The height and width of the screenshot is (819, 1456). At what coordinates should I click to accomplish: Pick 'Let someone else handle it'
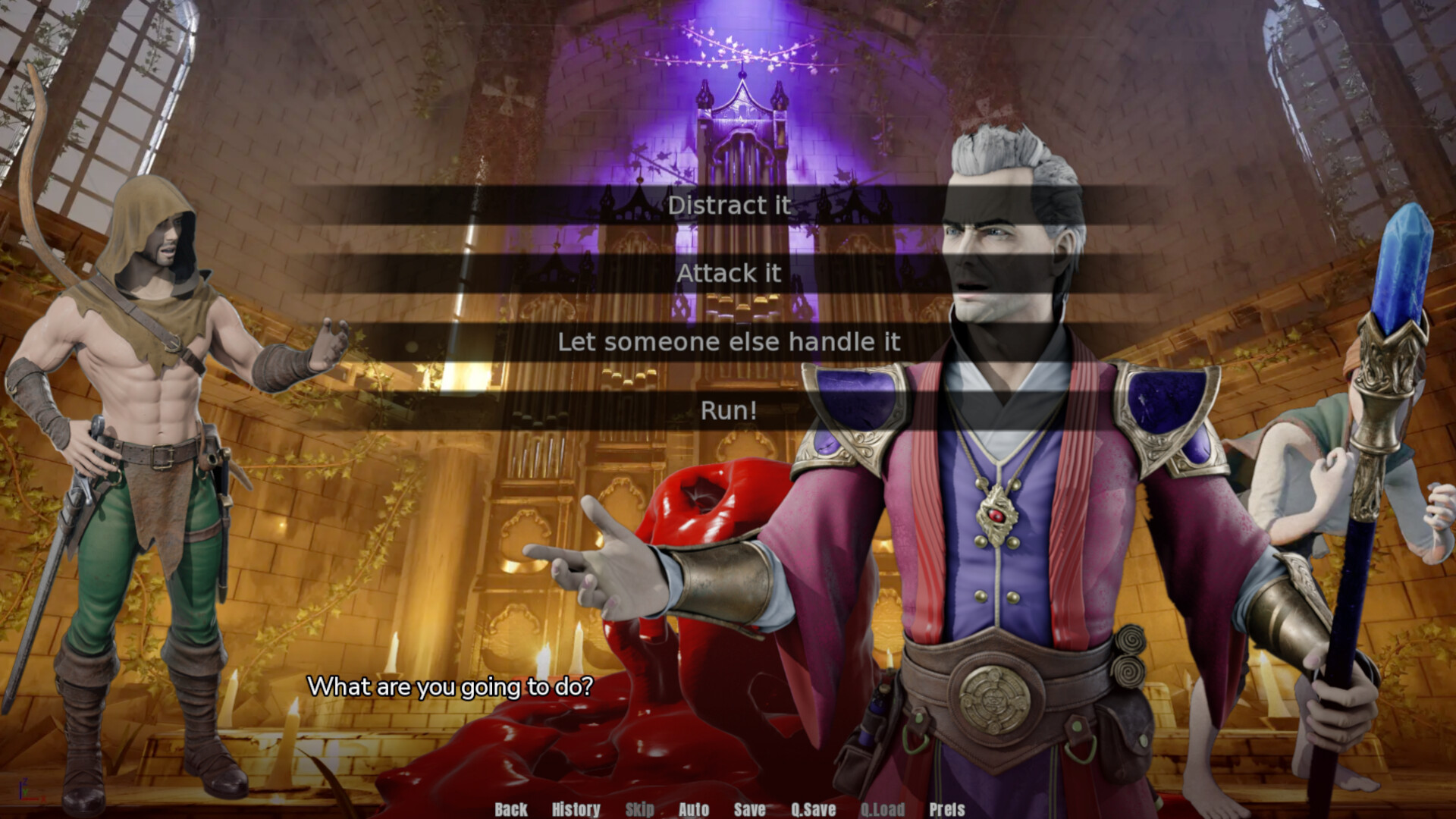click(729, 342)
